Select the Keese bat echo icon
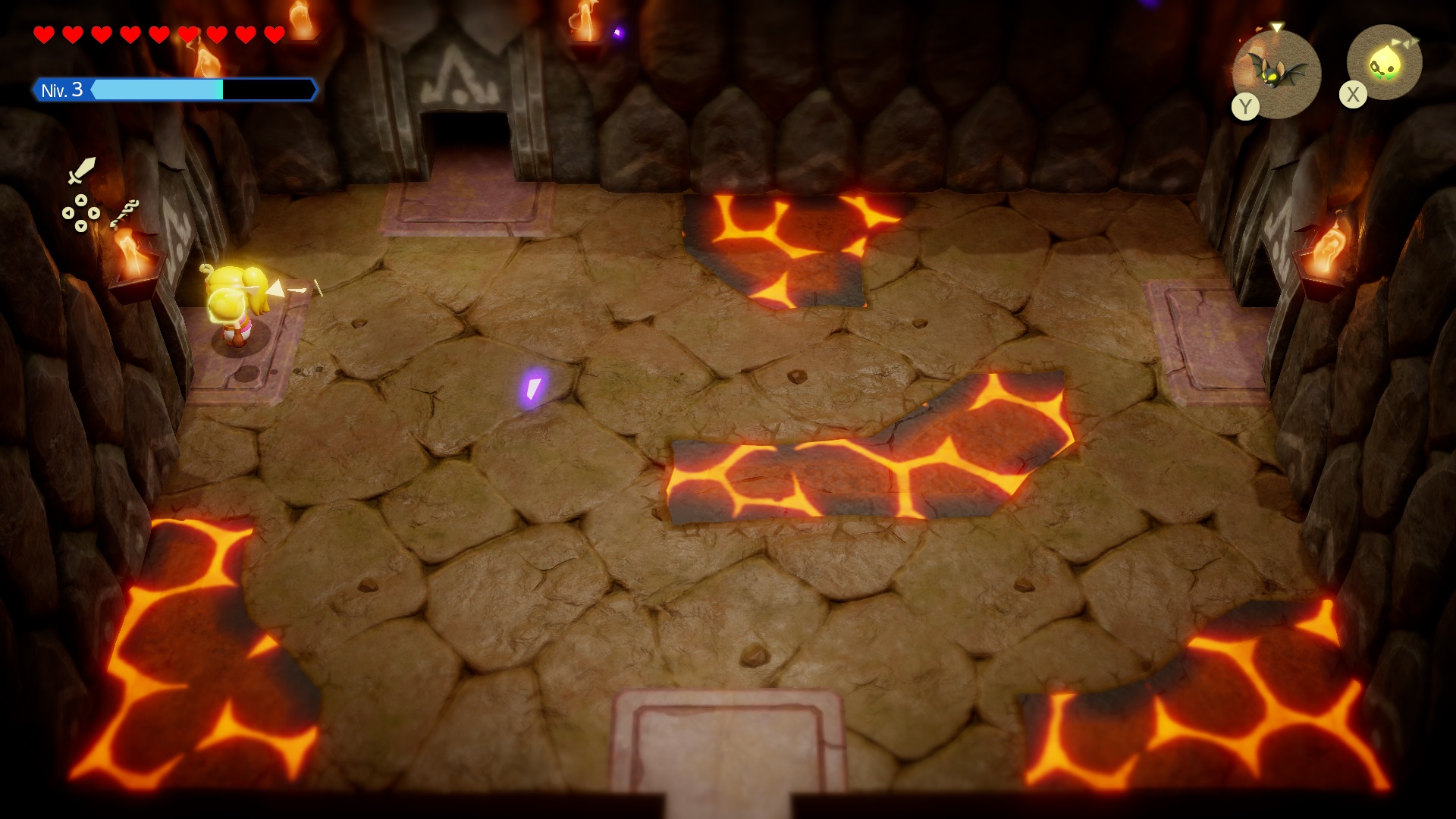 tap(1277, 72)
